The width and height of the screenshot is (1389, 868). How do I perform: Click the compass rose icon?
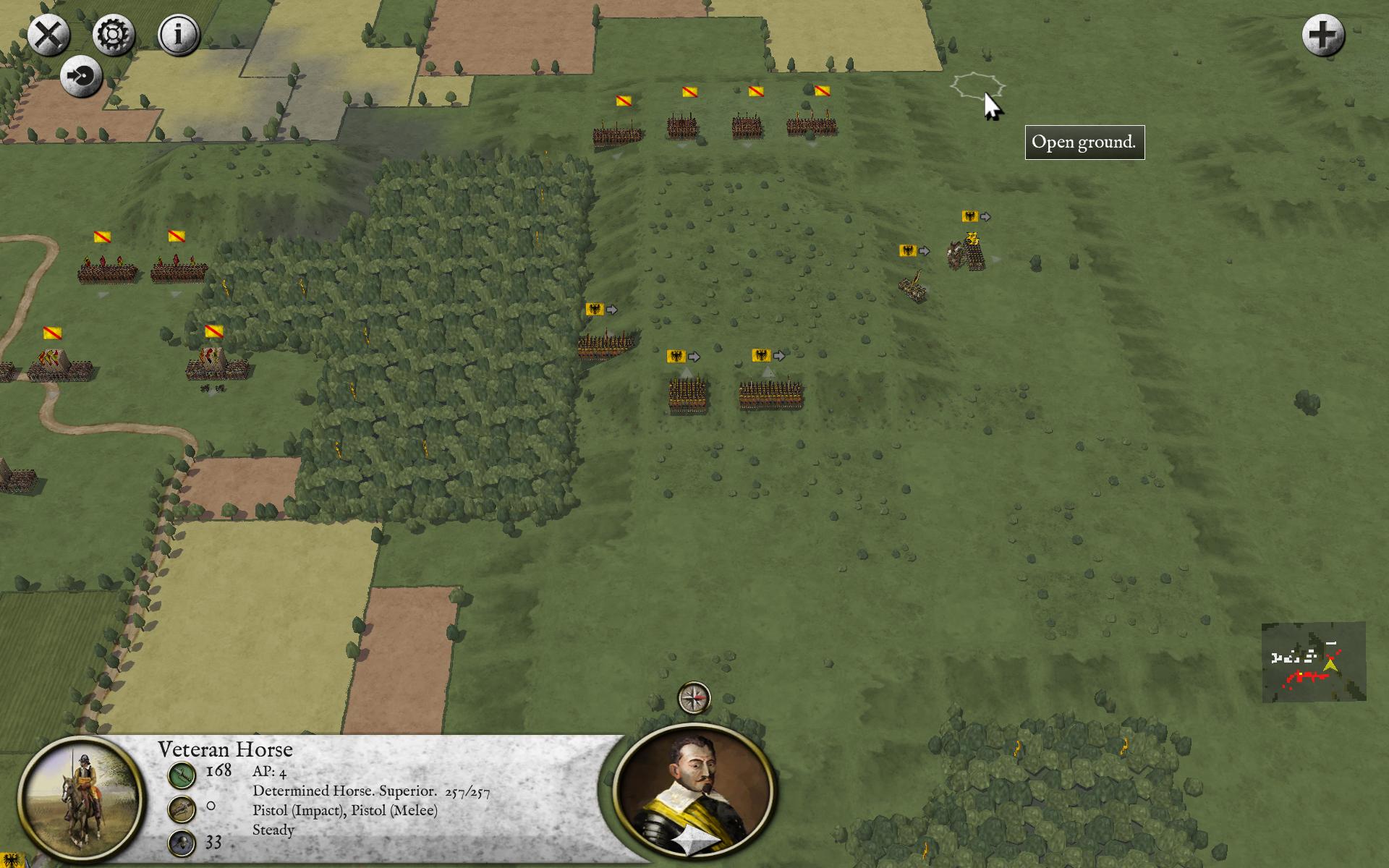pyautogui.click(x=694, y=698)
